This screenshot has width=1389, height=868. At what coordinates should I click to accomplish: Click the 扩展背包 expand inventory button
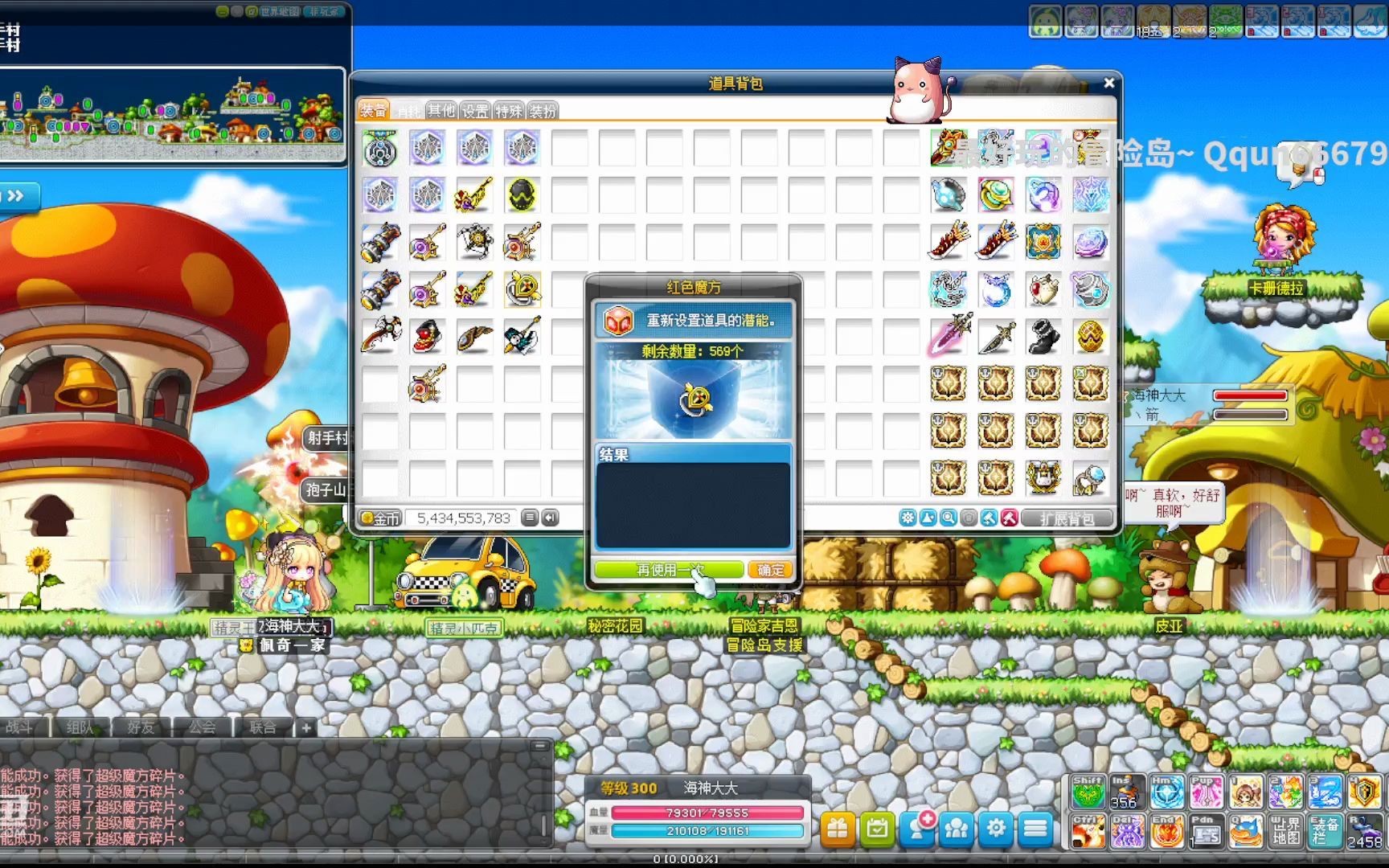pos(1067,518)
